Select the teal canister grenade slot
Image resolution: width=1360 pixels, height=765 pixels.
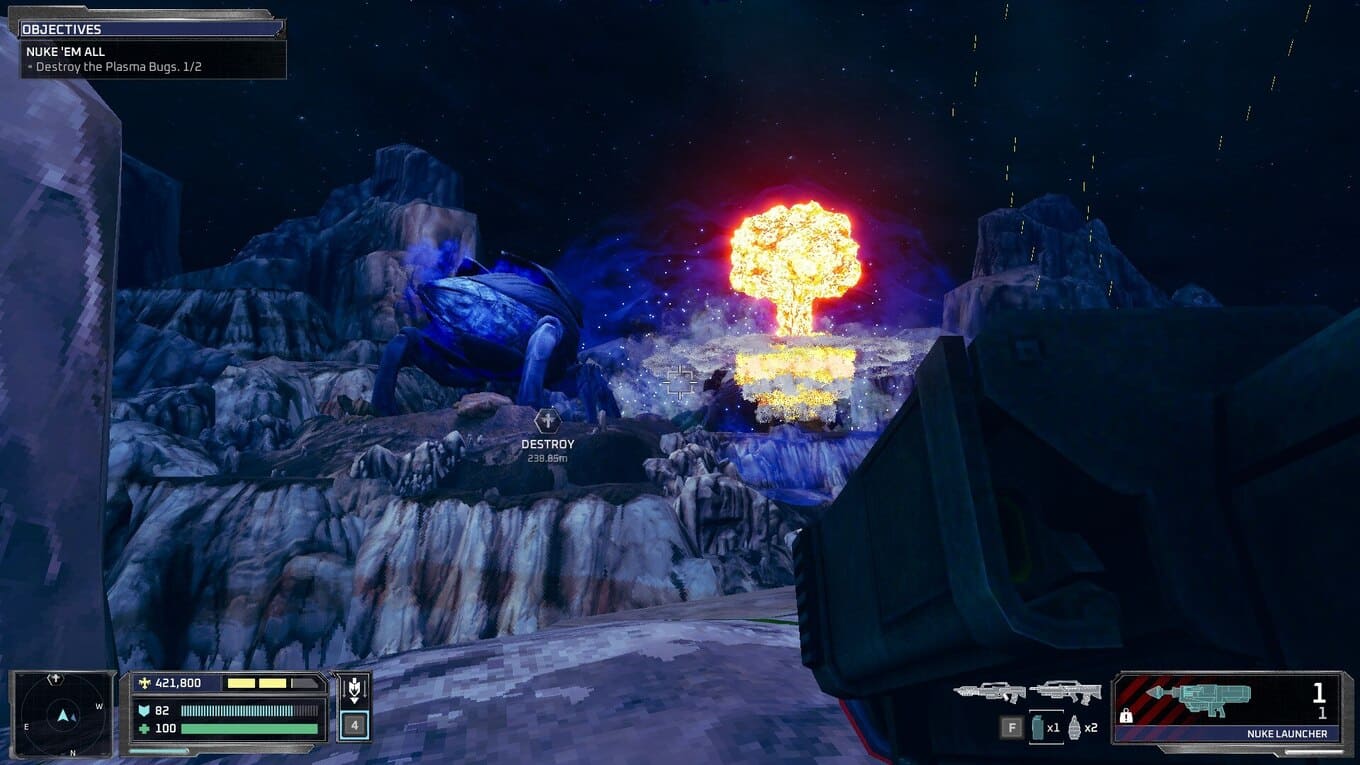point(1037,727)
